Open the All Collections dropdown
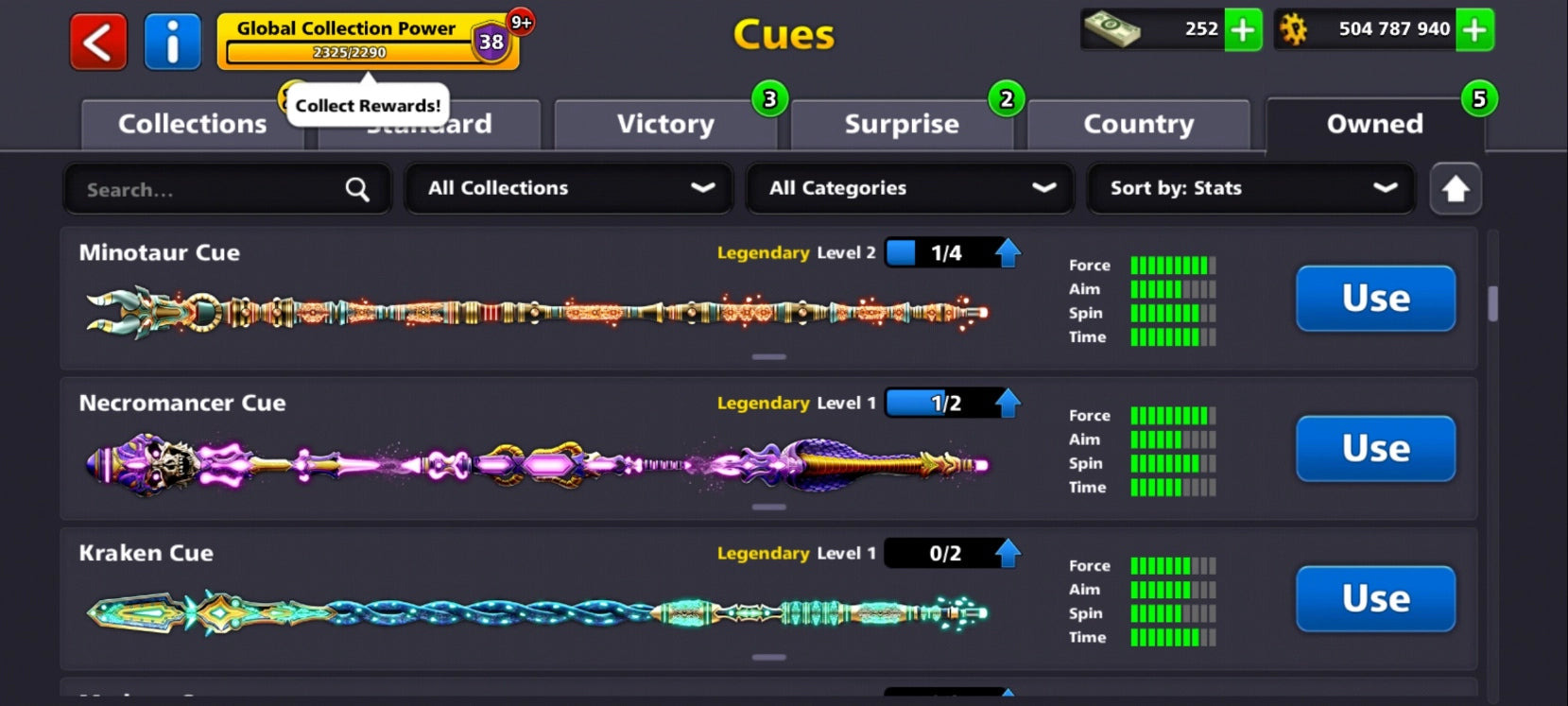1568x706 pixels. [x=568, y=188]
